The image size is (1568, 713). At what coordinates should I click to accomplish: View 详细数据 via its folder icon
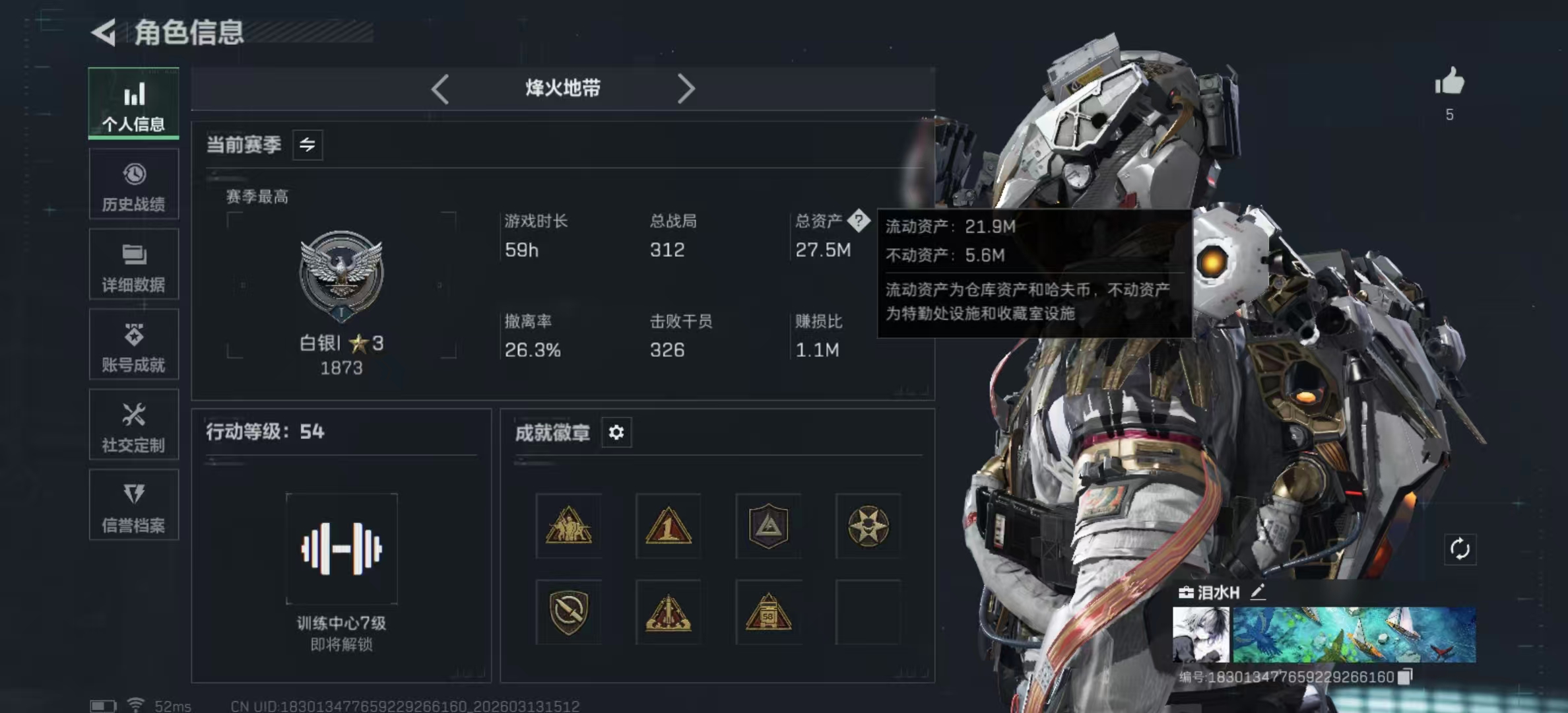pyautogui.click(x=134, y=265)
